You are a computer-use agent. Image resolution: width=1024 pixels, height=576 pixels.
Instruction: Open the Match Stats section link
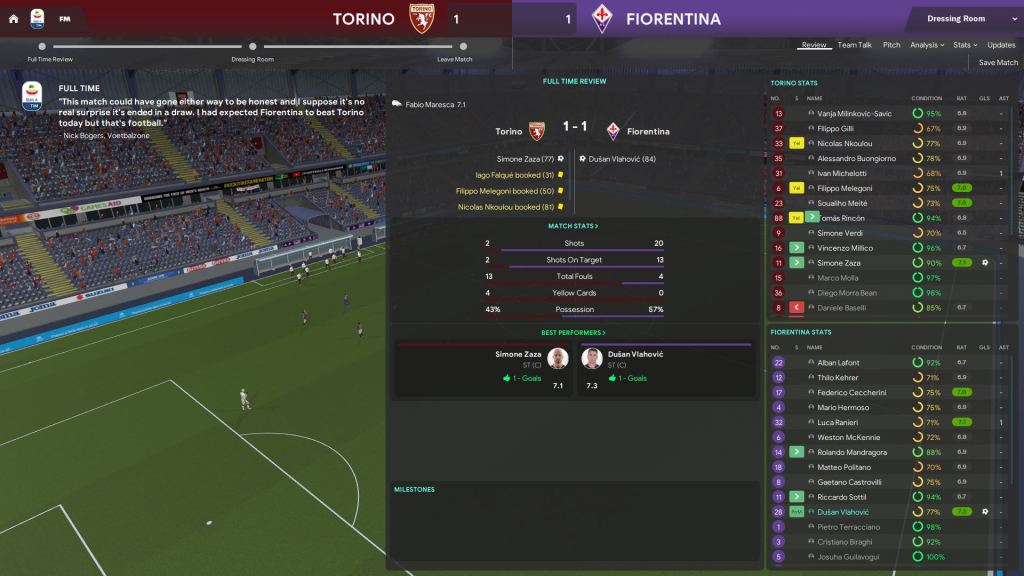pyautogui.click(x=573, y=226)
